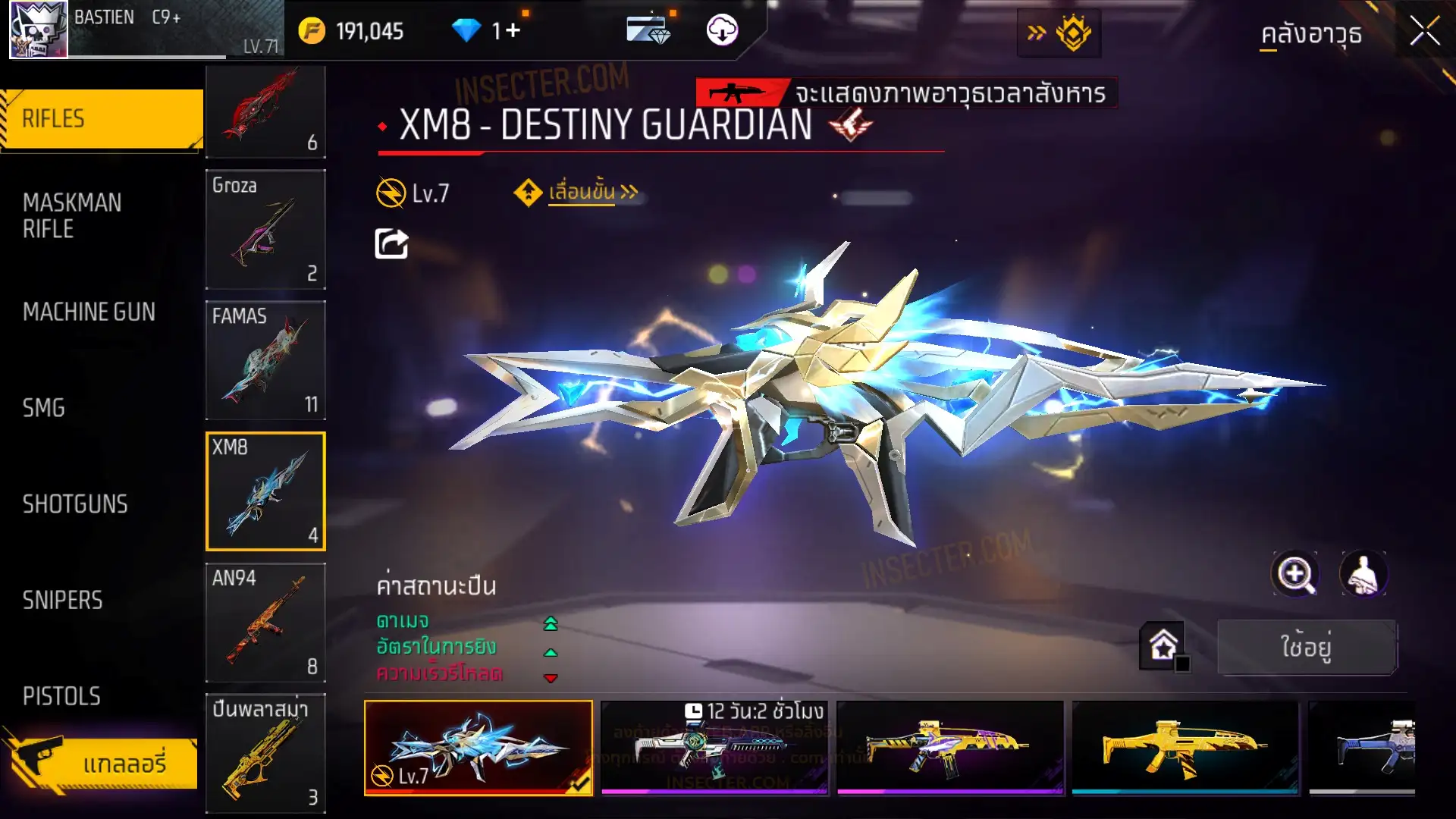1456x819 pixels.
Task: Select the golden plasma gun thumbnail
Action: (x=265, y=753)
